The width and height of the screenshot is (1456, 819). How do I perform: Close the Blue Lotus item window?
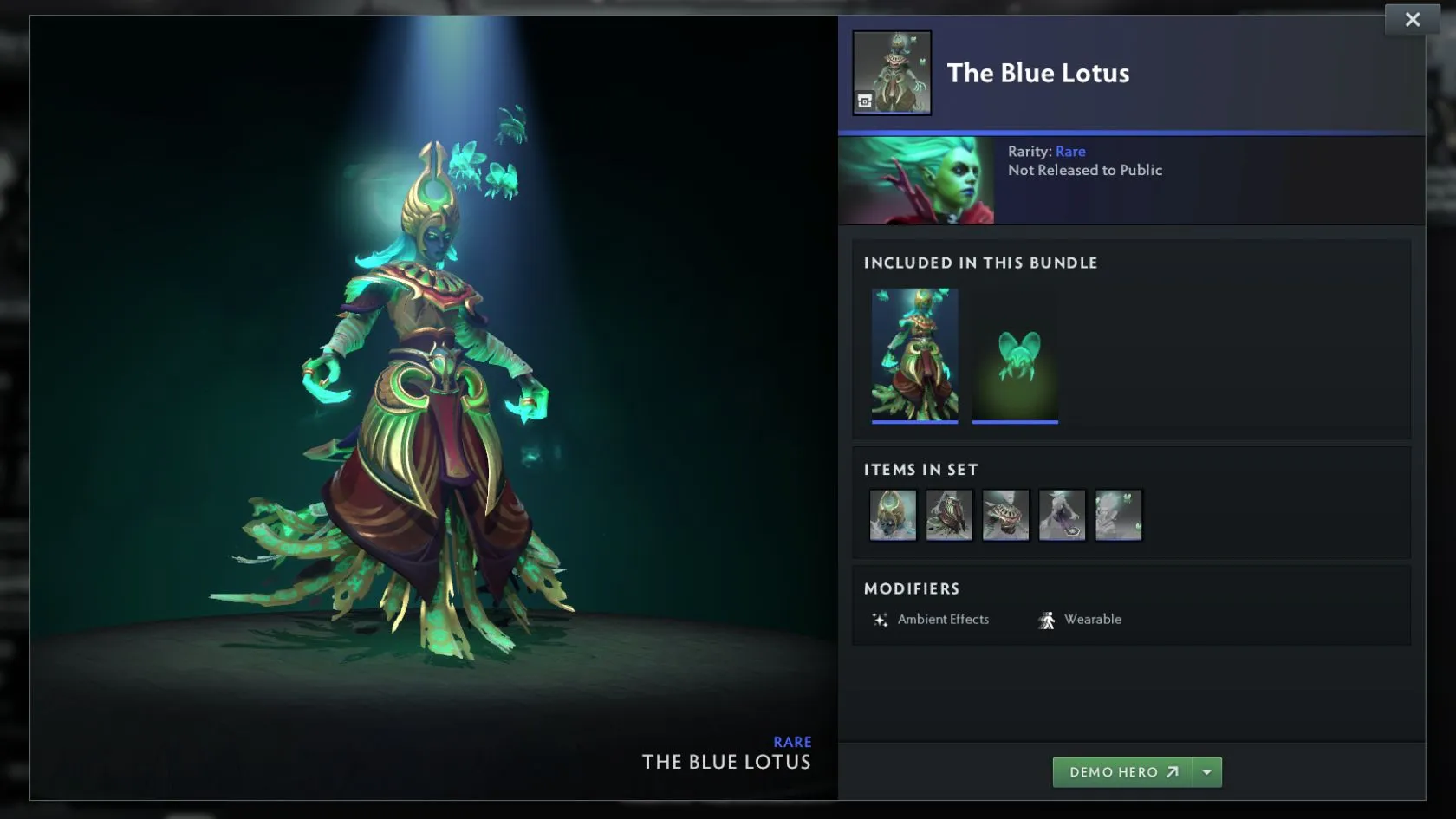[x=1412, y=20]
